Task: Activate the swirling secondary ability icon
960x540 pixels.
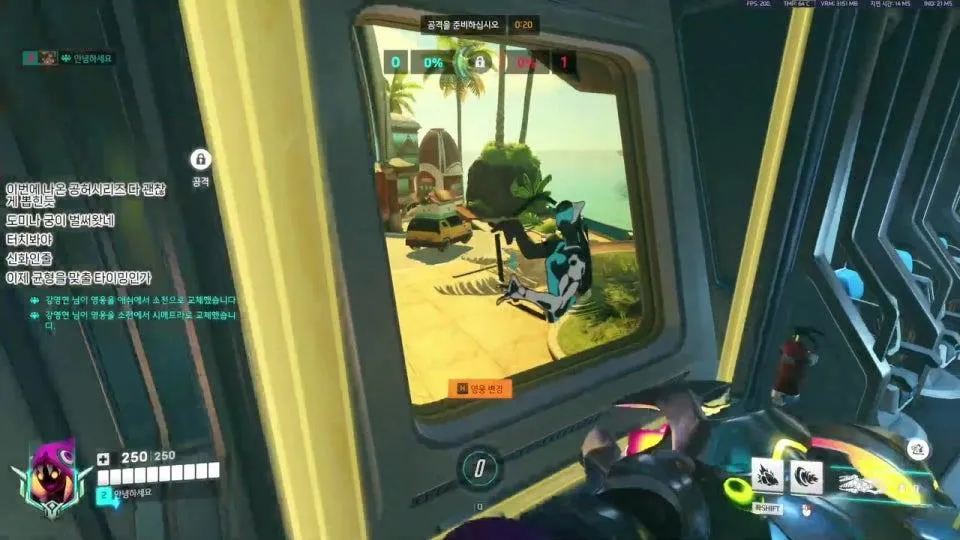Action: tap(806, 477)
